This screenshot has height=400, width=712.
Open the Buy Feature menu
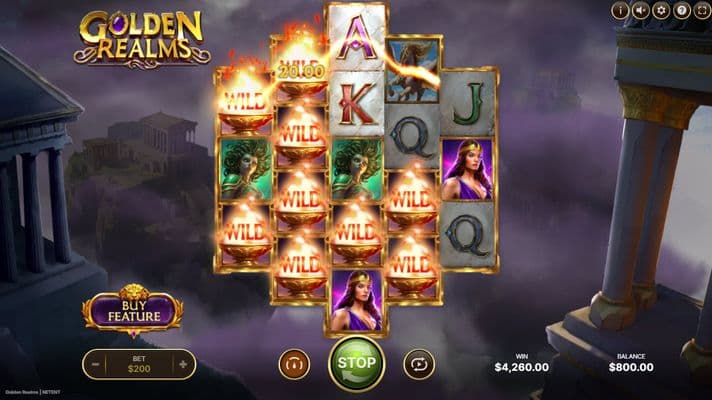133,312
